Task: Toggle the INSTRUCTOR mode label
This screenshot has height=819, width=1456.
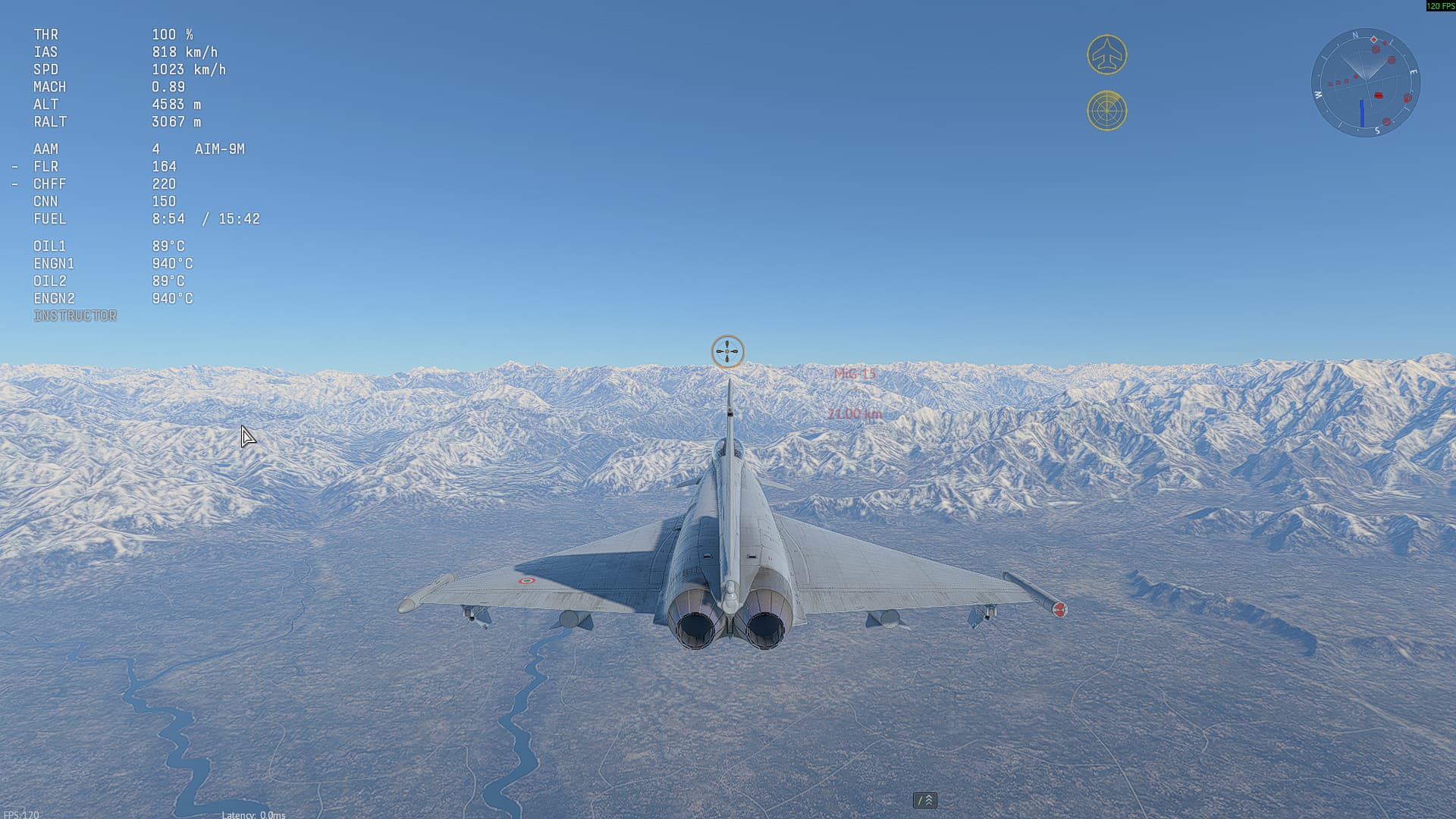Action: [75, 315]
